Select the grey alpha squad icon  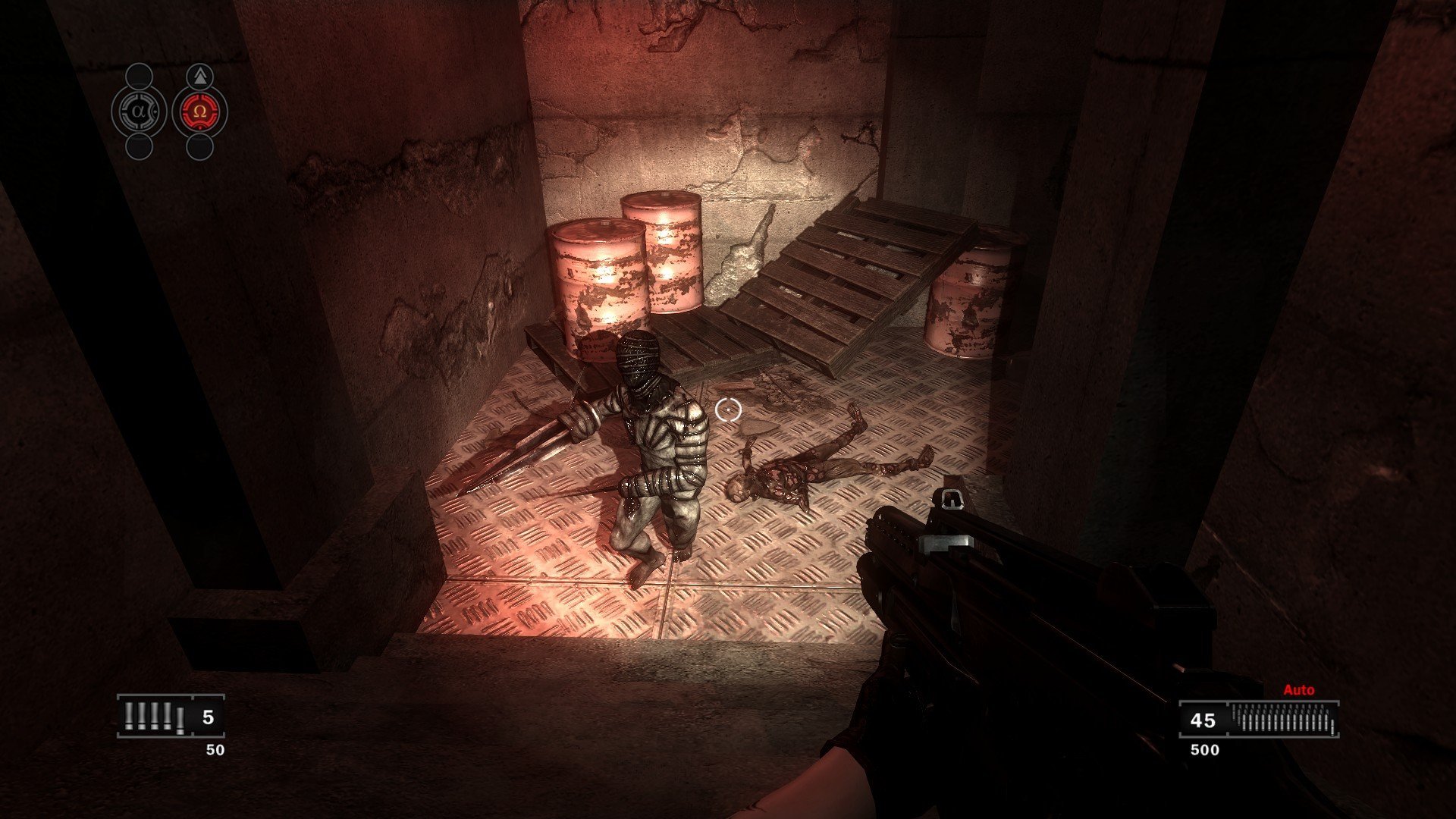138,111
